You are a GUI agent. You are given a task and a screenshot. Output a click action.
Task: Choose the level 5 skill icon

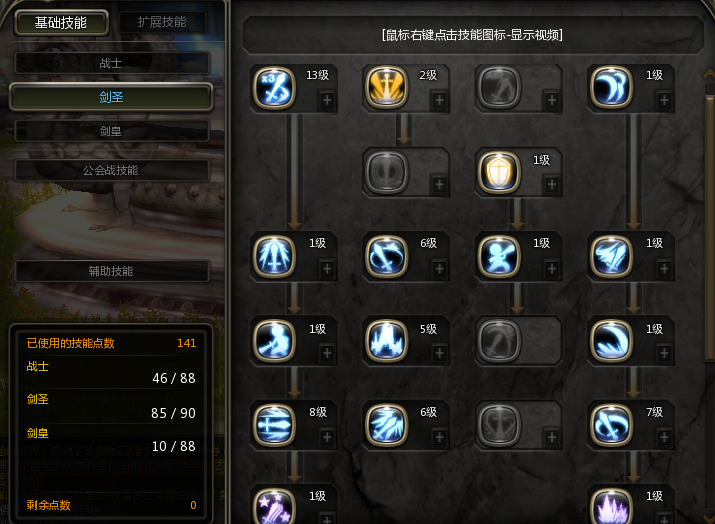pos(385,340)
